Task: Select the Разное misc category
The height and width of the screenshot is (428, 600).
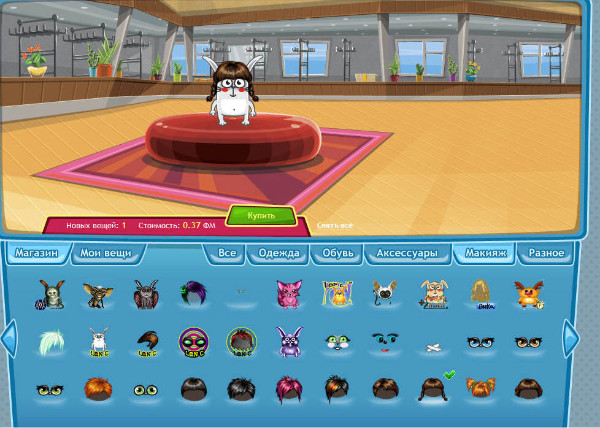Action: click(547, 253)
